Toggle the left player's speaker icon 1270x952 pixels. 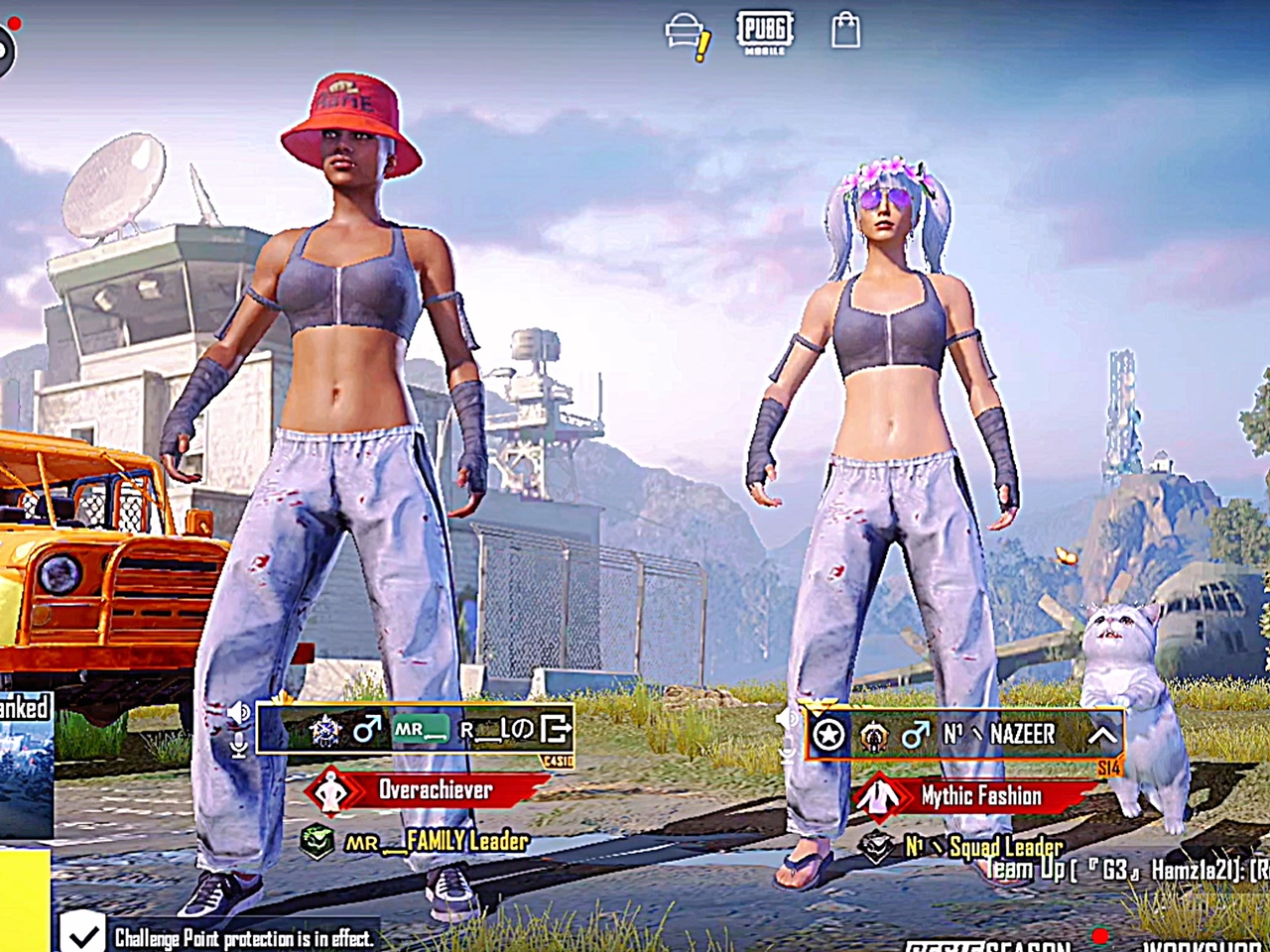tap(239, 713)
